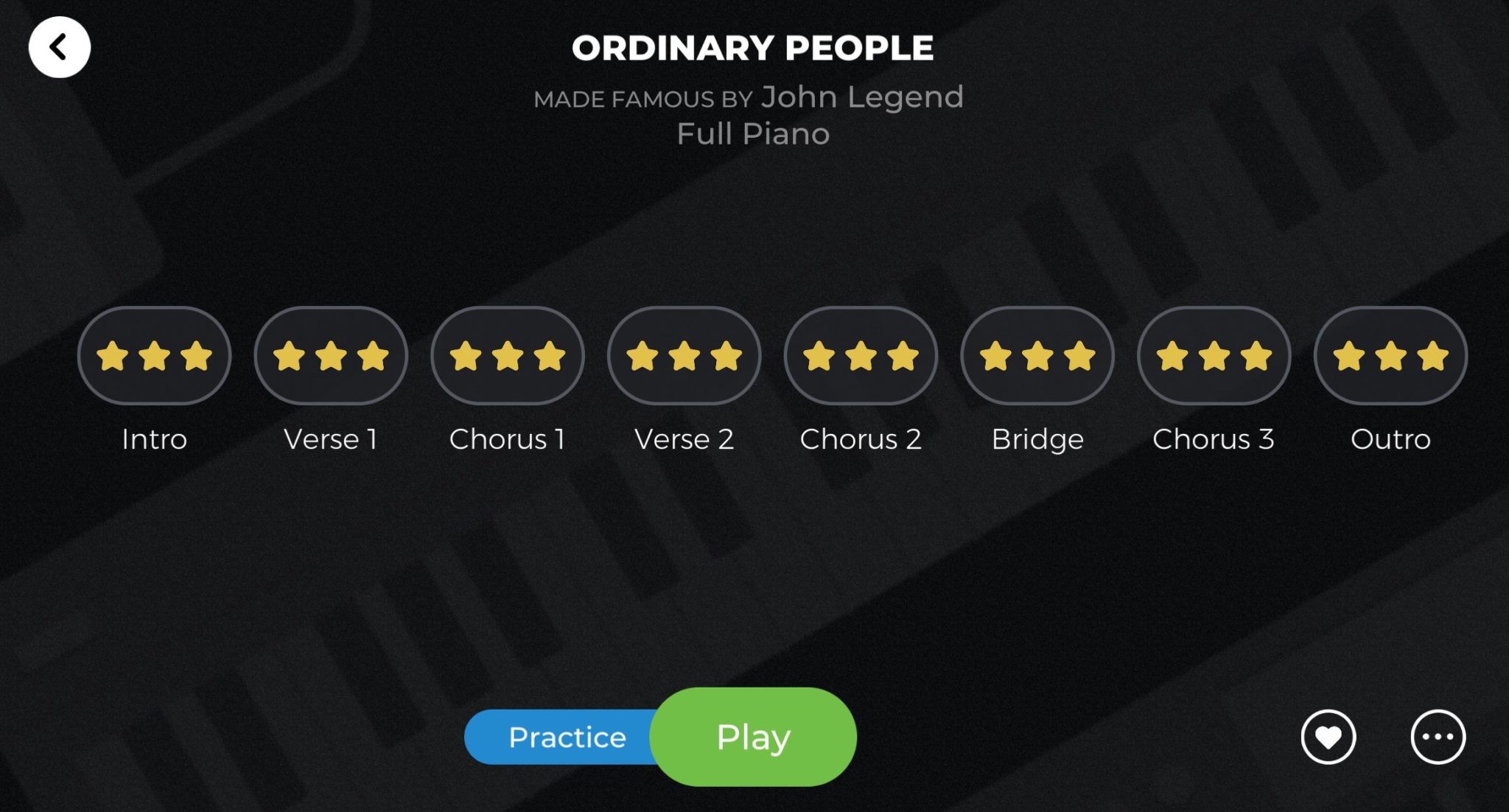Viewport: 1509px width, 812px height.
Task: Click the three-star badge above Chorus 1
Action: 507,355
